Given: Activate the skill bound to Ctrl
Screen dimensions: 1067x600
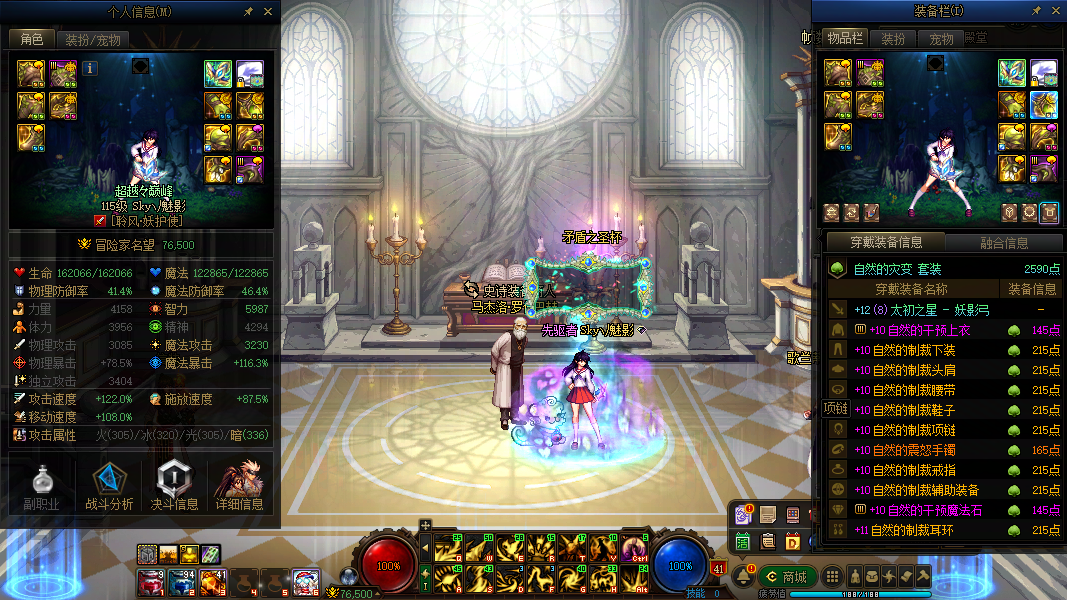Looking at the screenshot, I should point(635,547).
